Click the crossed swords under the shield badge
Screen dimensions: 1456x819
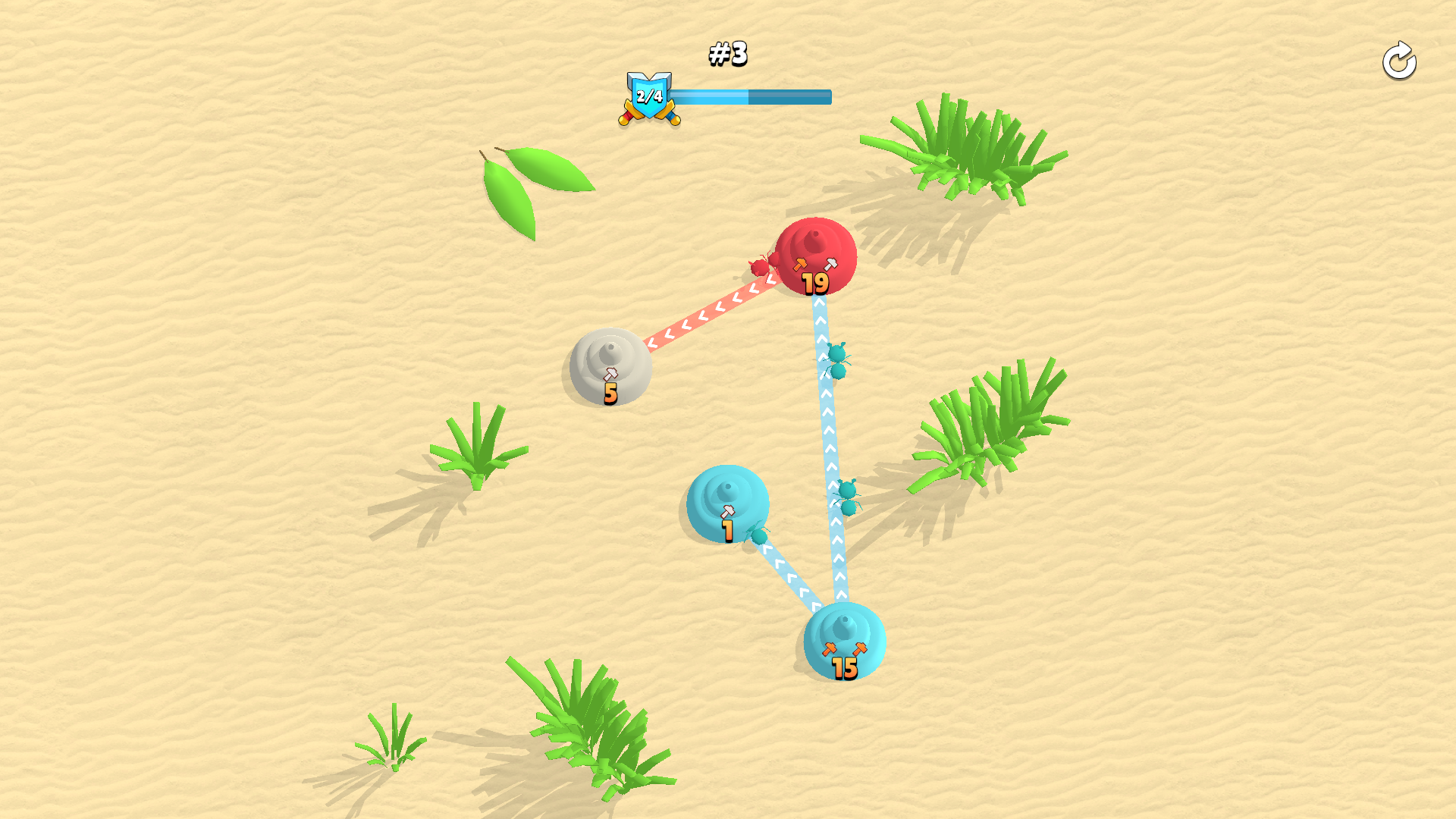coord(651,114)
